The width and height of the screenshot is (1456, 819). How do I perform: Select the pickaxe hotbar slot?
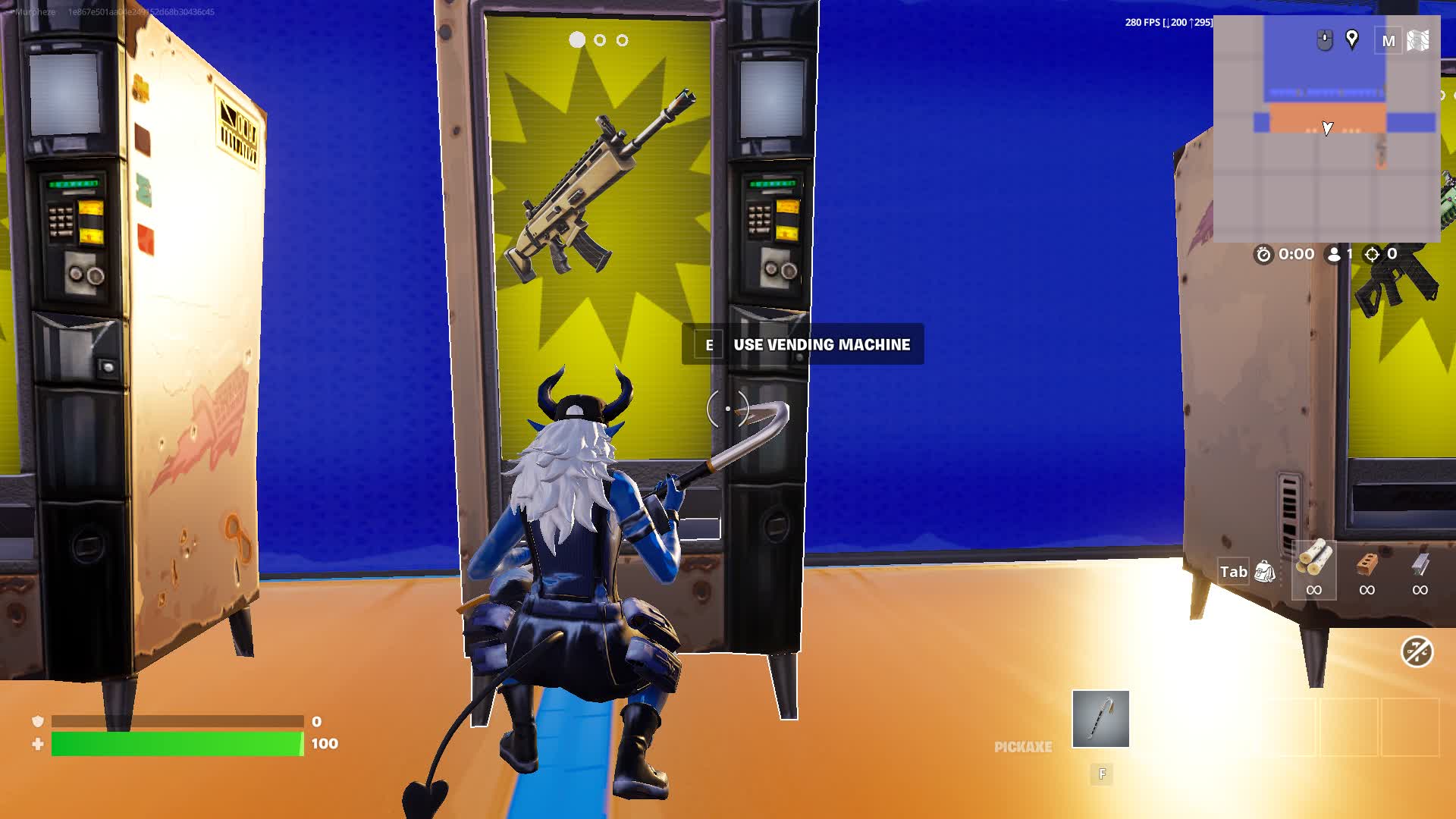(1100, 719)
